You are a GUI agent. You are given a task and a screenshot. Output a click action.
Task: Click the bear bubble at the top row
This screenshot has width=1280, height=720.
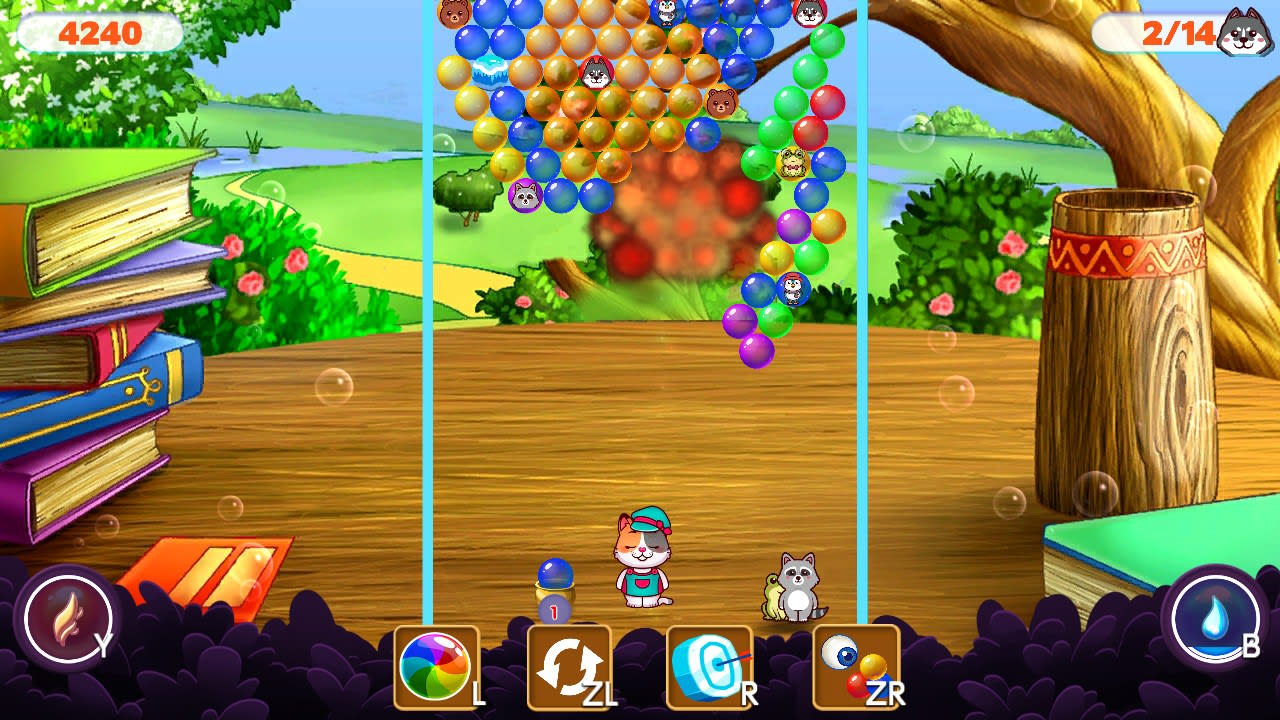pyautogui.click(x=456, y=13)
